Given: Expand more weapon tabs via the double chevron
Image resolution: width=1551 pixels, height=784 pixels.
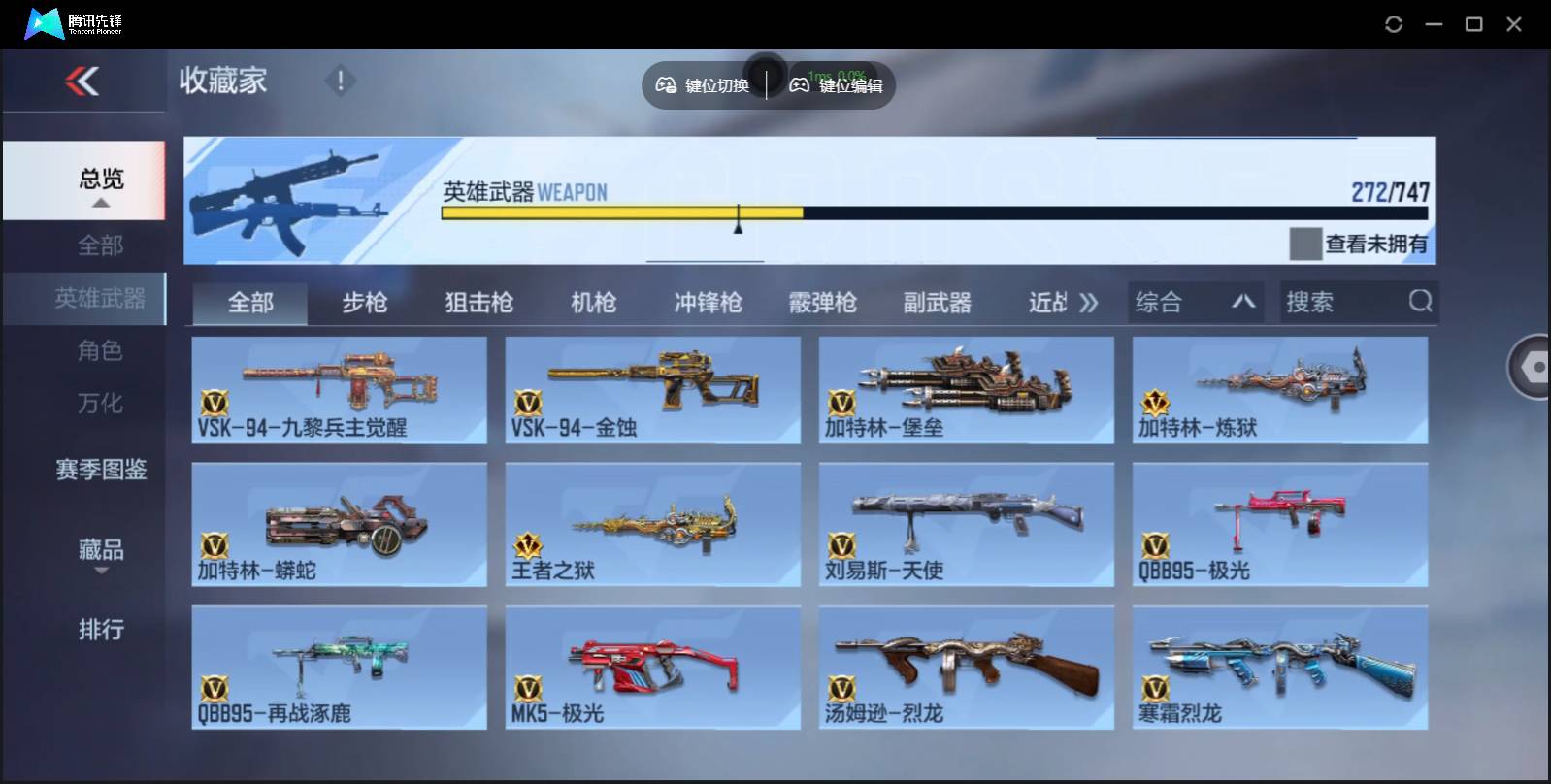Looking at the screenshot, I should pyautogui.click(x=1089, y=302).
